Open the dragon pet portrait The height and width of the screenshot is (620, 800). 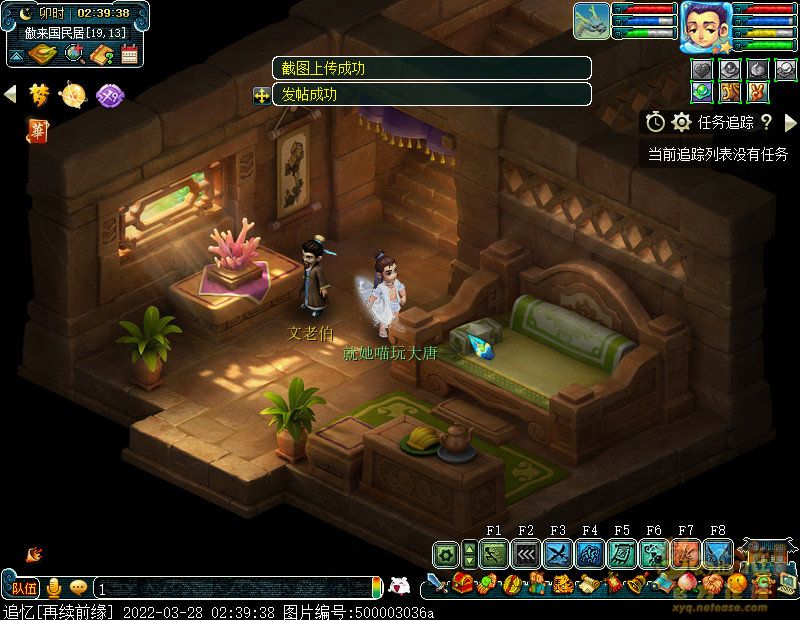point(591,21)
